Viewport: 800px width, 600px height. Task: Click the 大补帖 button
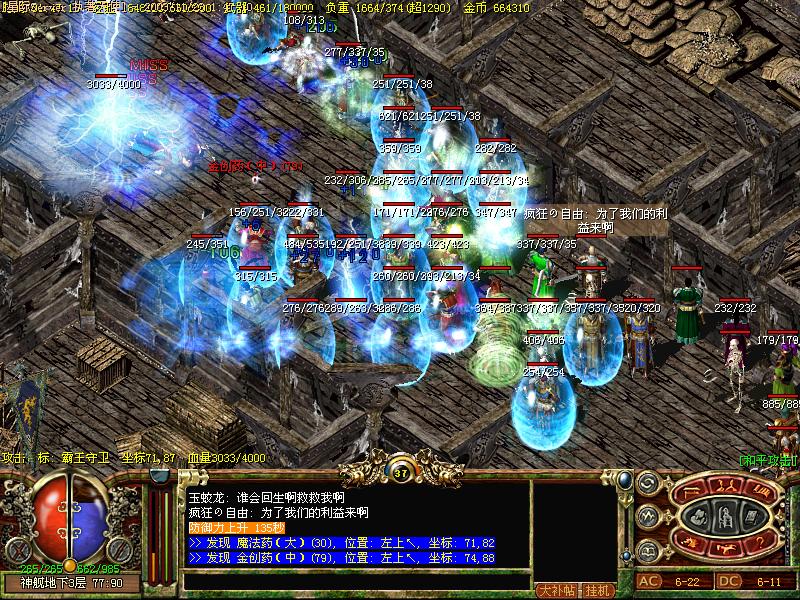(x=556, y=590)
